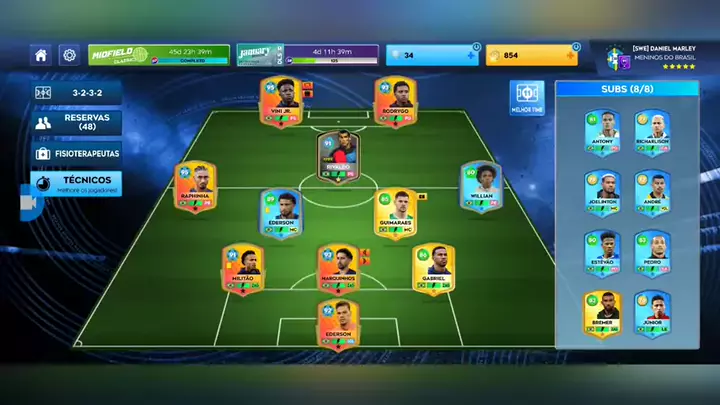Viewport: 720px width, 405px height.
Task: Apply the Melhor Time auto-lineup
Action: pos(527,98)
